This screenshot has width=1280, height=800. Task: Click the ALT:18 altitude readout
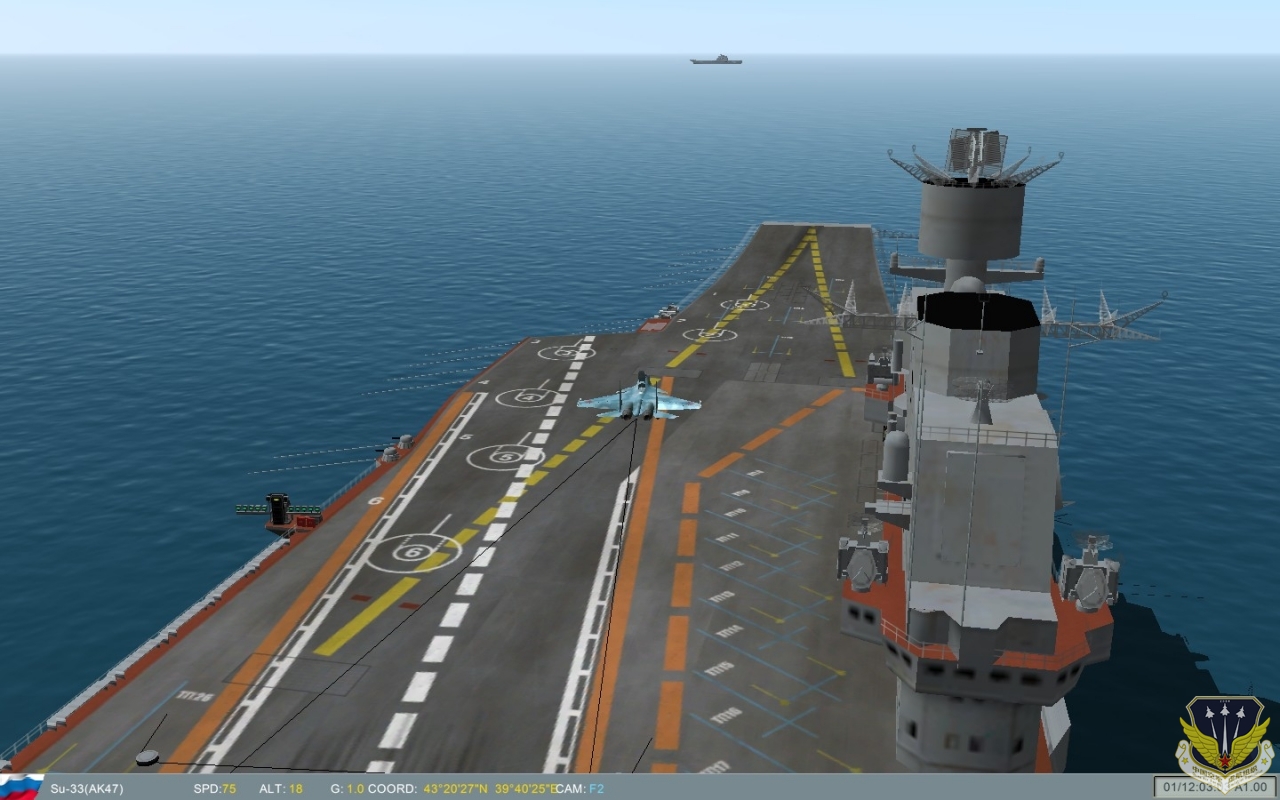(283, 787)
